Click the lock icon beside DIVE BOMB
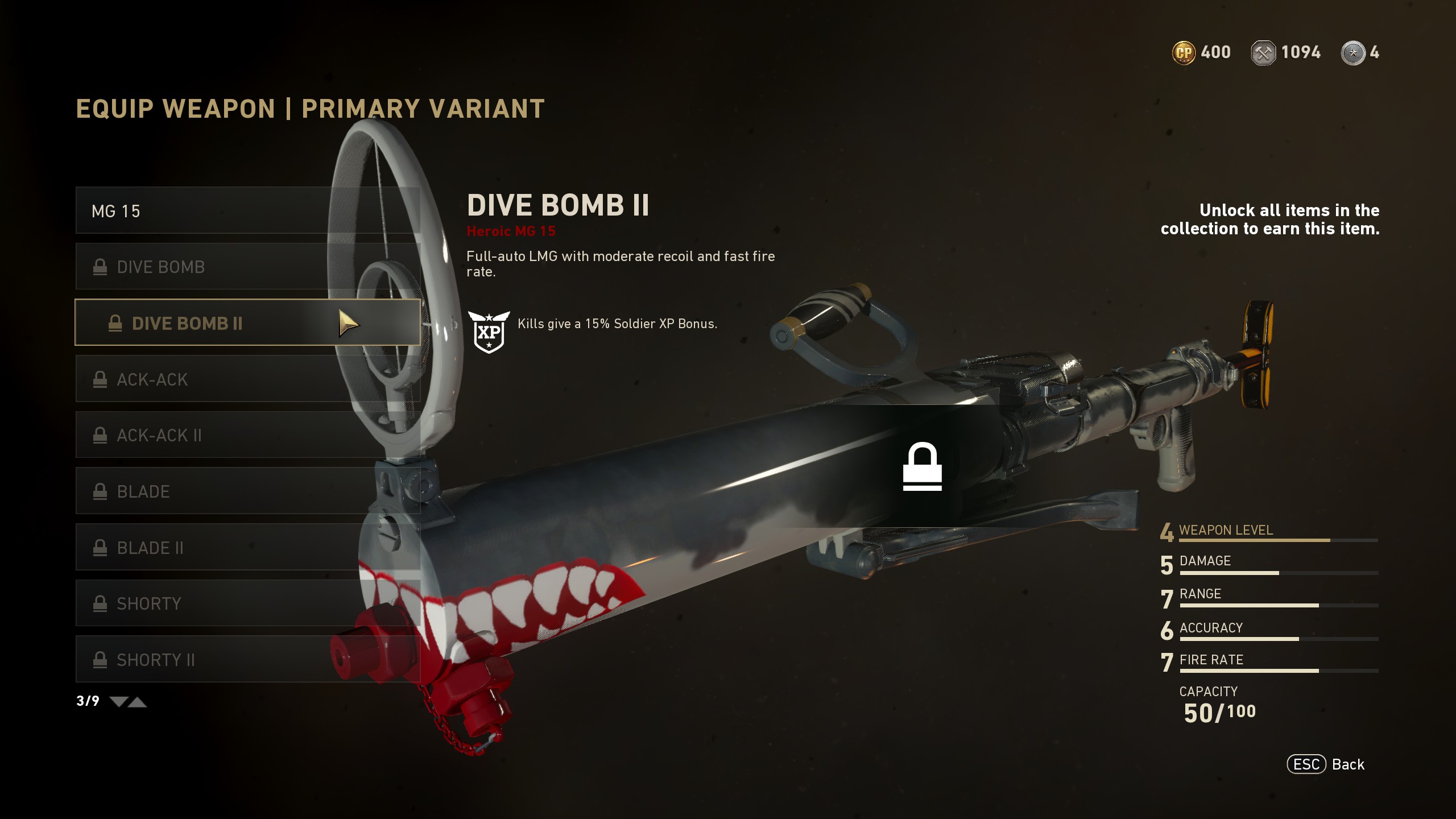This screenshot has width=1456, height=819. (101, 266)
